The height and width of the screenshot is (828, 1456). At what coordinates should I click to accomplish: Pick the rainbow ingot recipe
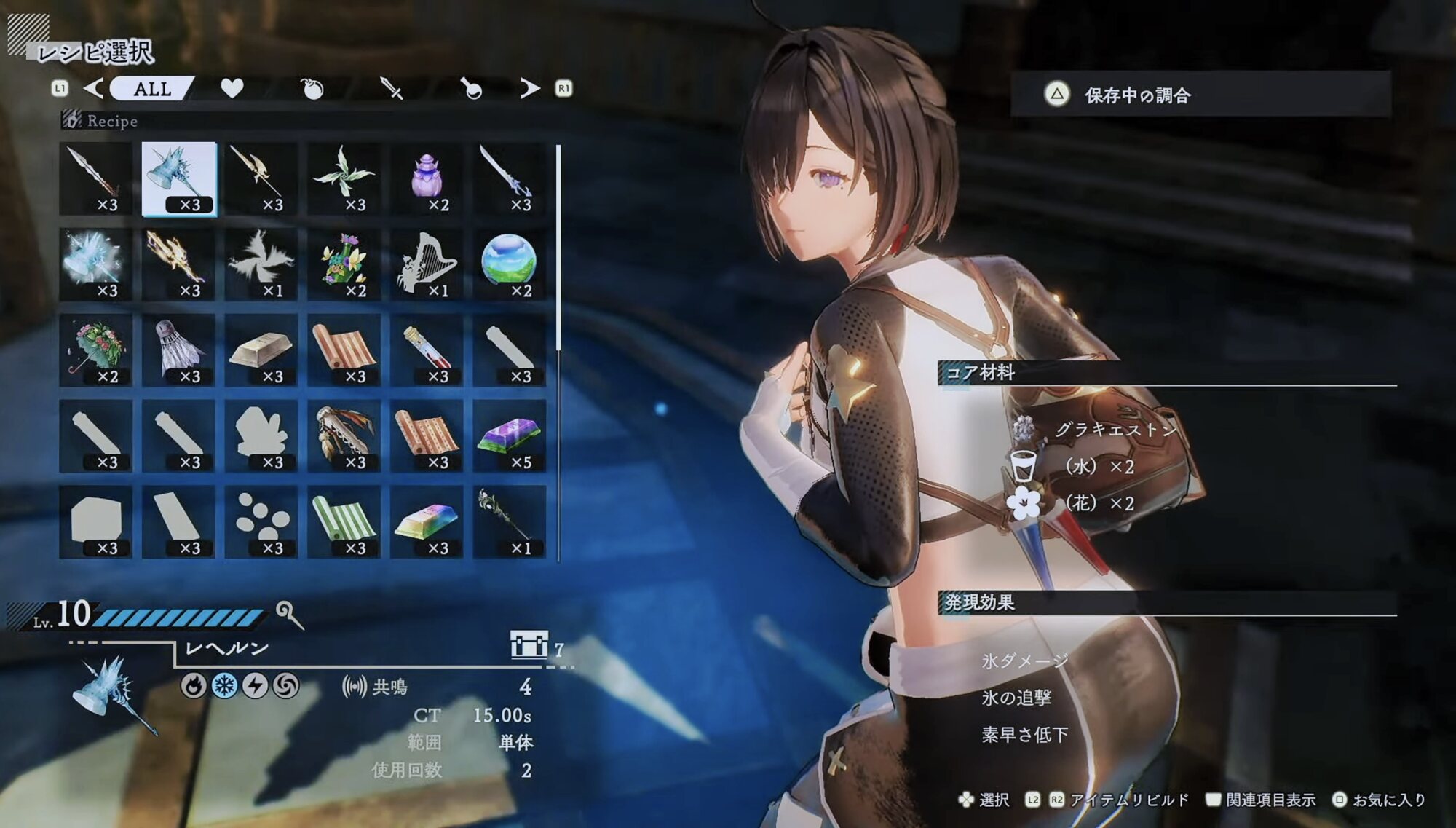pyautogui.click(x=427, y=521)
